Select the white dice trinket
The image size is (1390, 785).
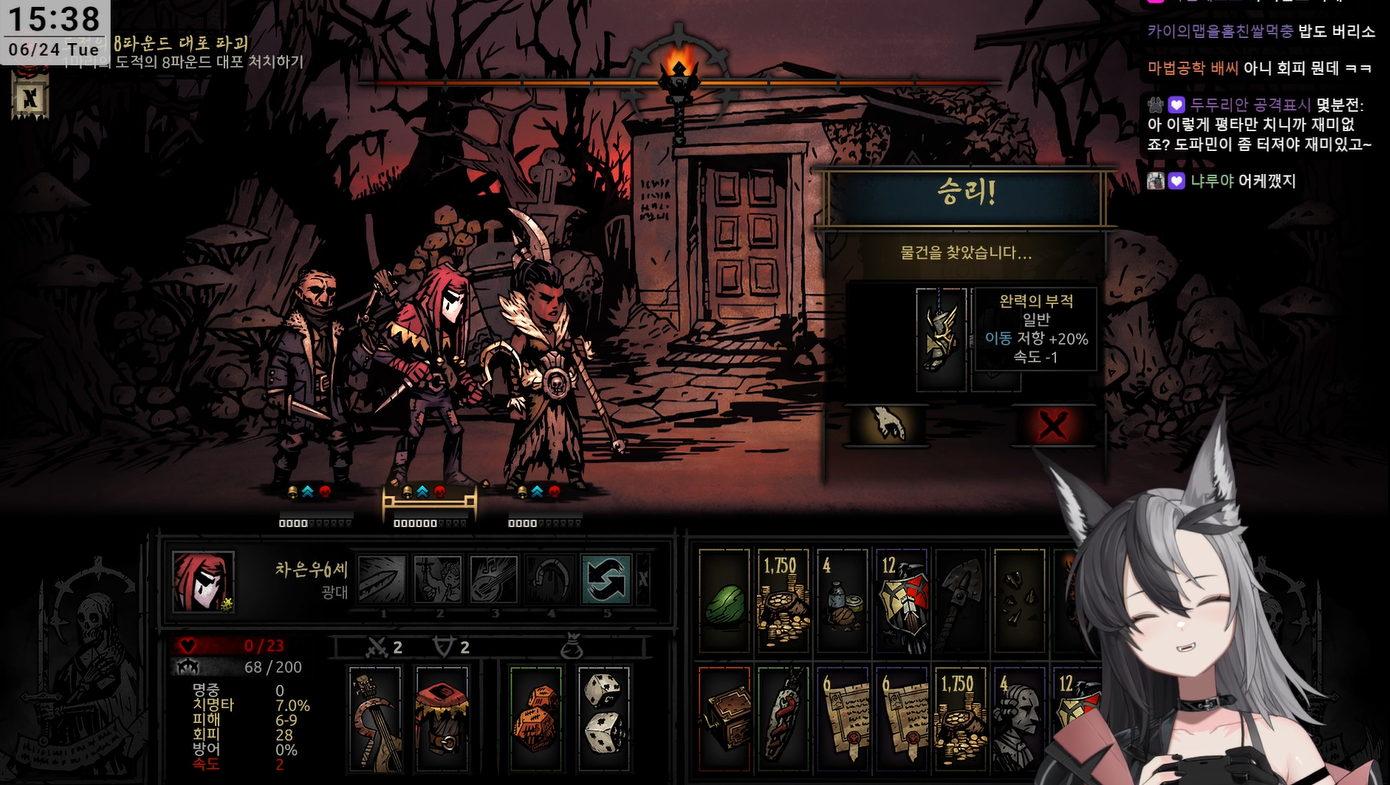click(603, 719)
